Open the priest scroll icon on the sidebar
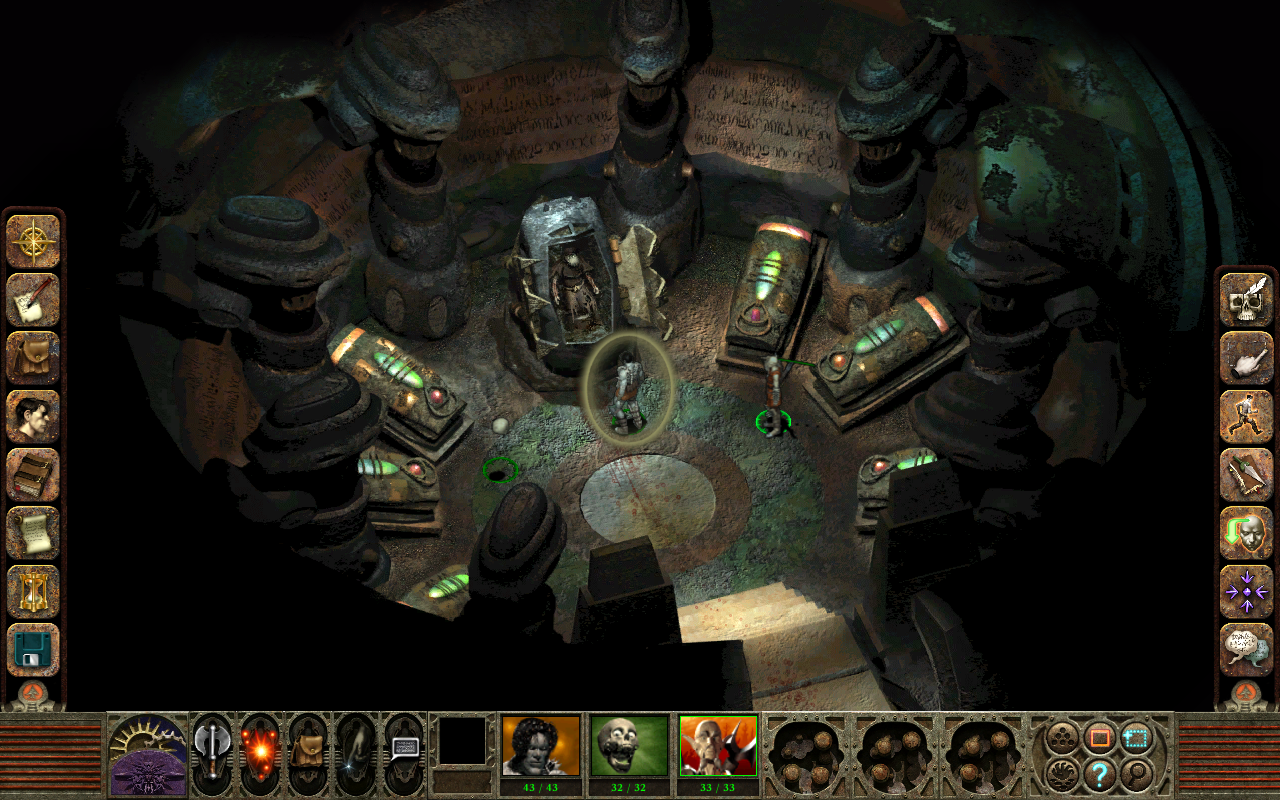The width and height of the screenshot is (1280, 800). (33, 530)
